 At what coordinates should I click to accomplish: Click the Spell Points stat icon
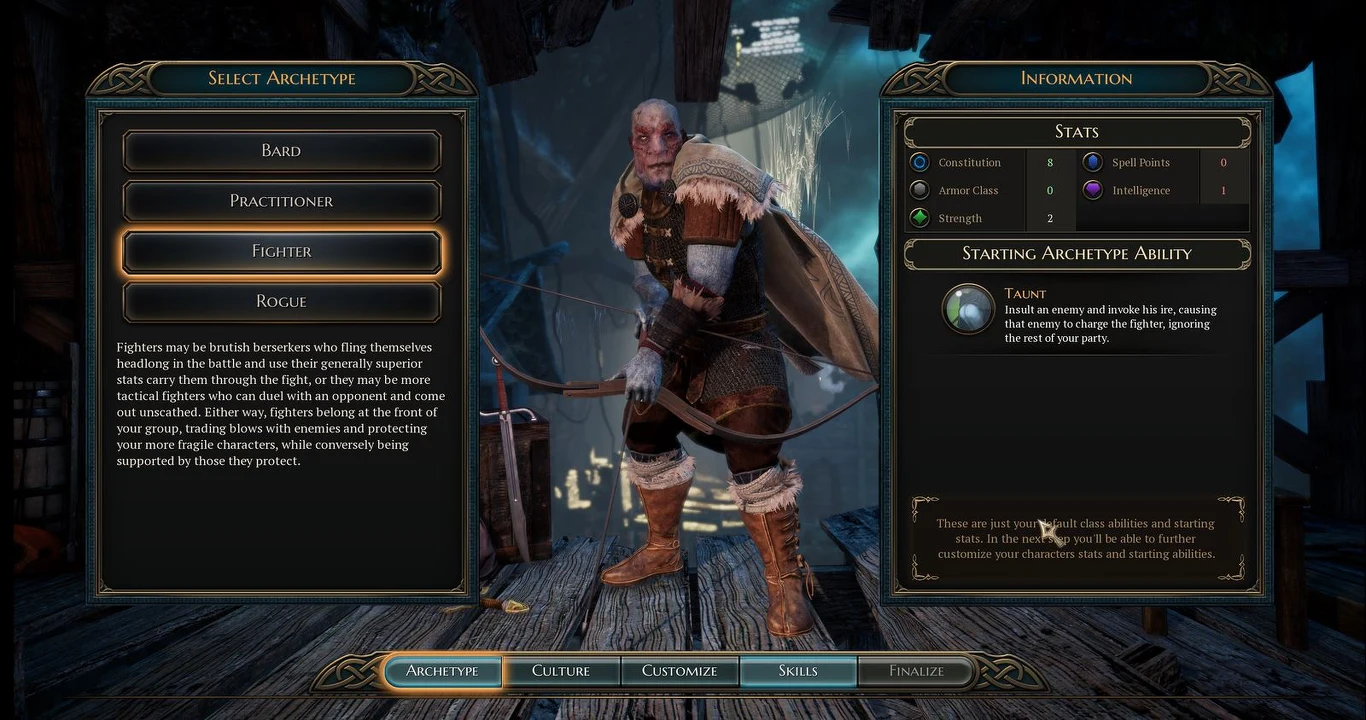(x=1092, y=162)
